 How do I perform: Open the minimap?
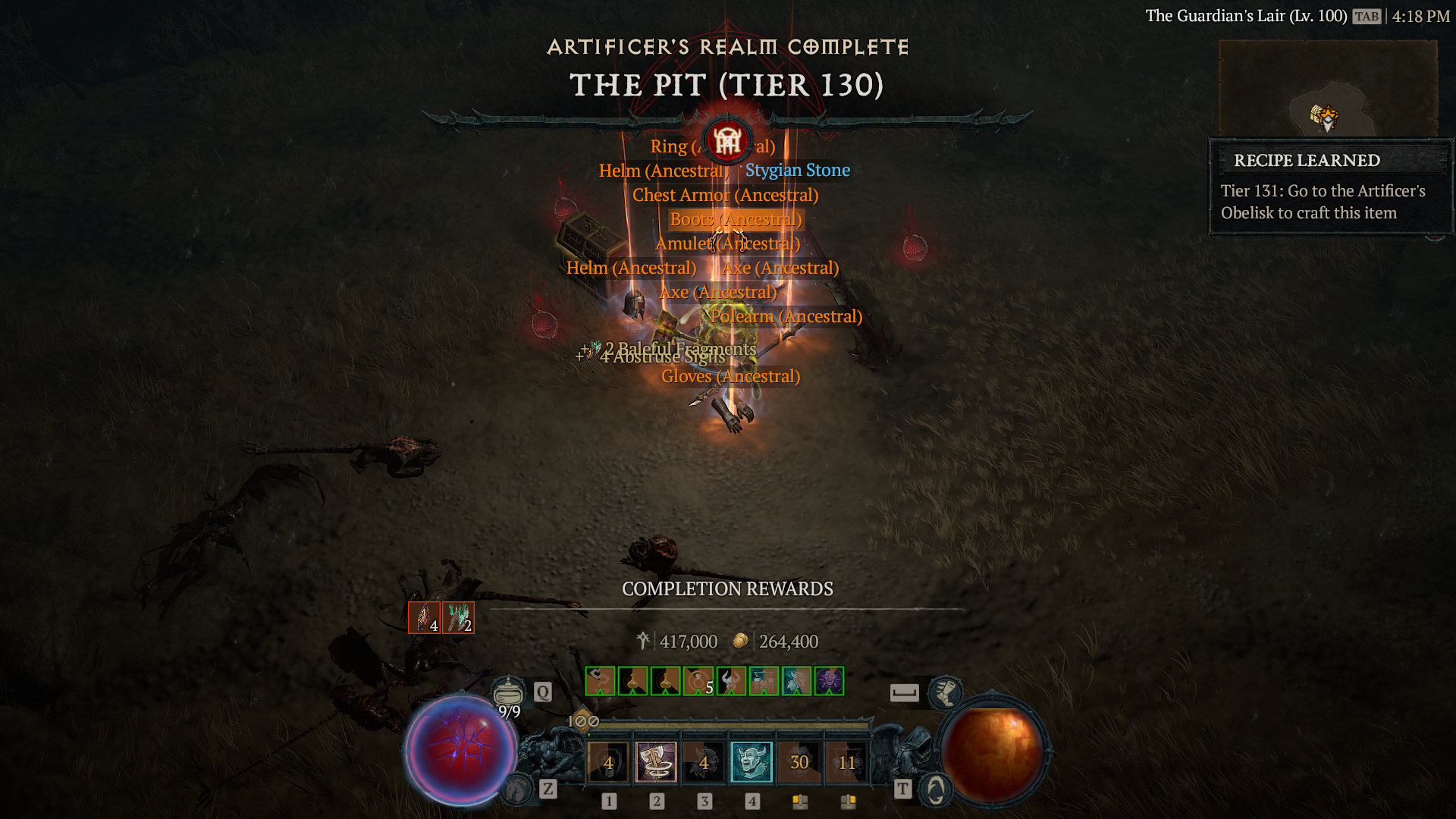click(x=1327, y=89)
